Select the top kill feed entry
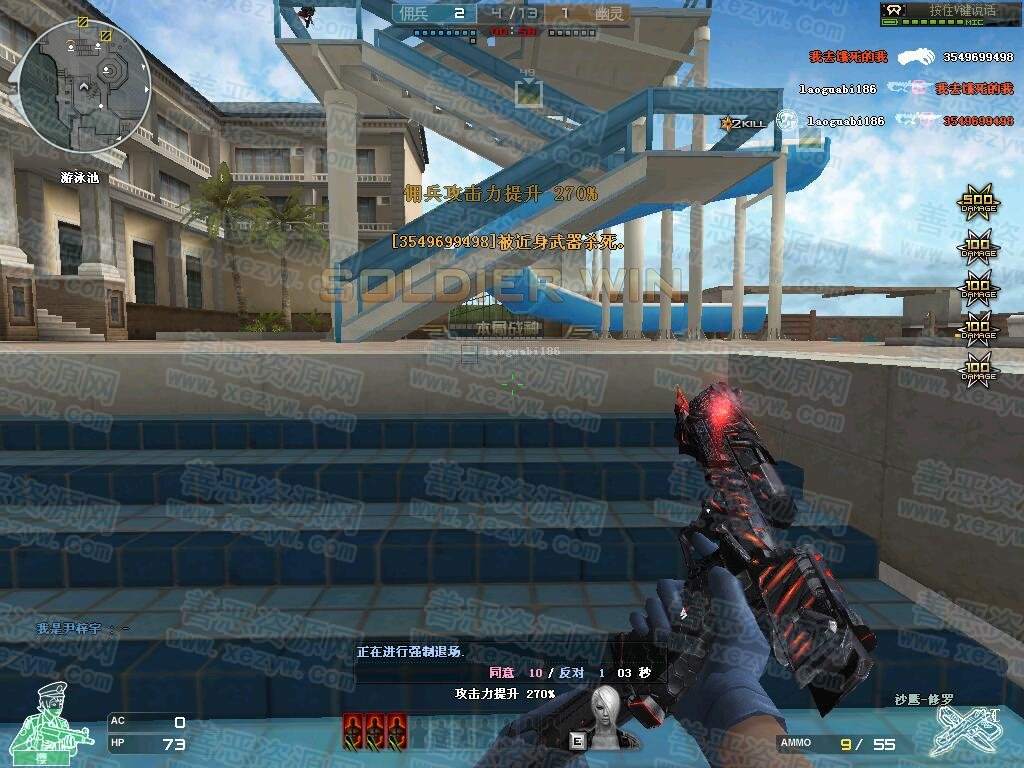1024x768 pixels. click(x=910, y=57)
